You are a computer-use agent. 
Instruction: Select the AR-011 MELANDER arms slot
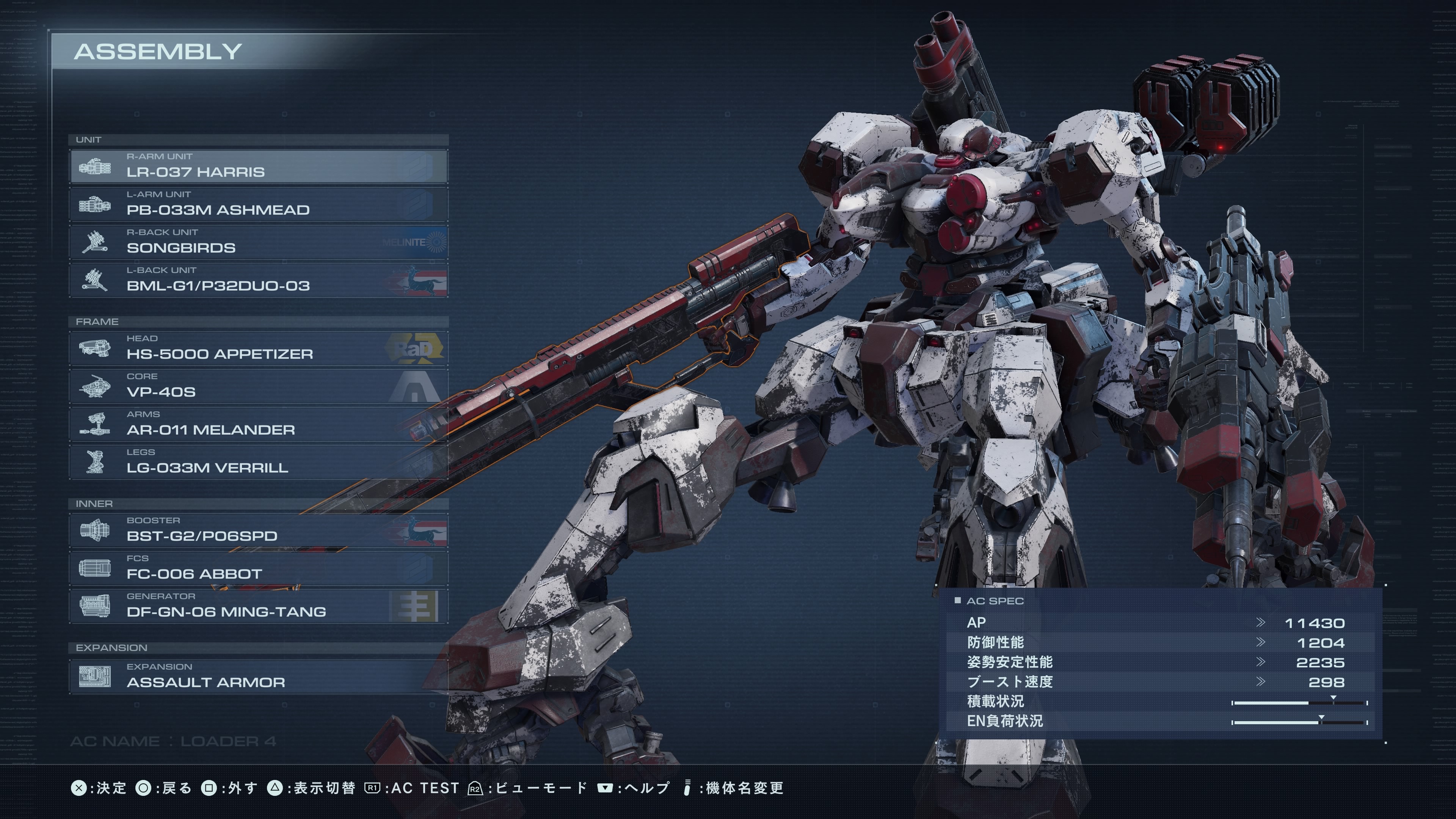(258, 424)
